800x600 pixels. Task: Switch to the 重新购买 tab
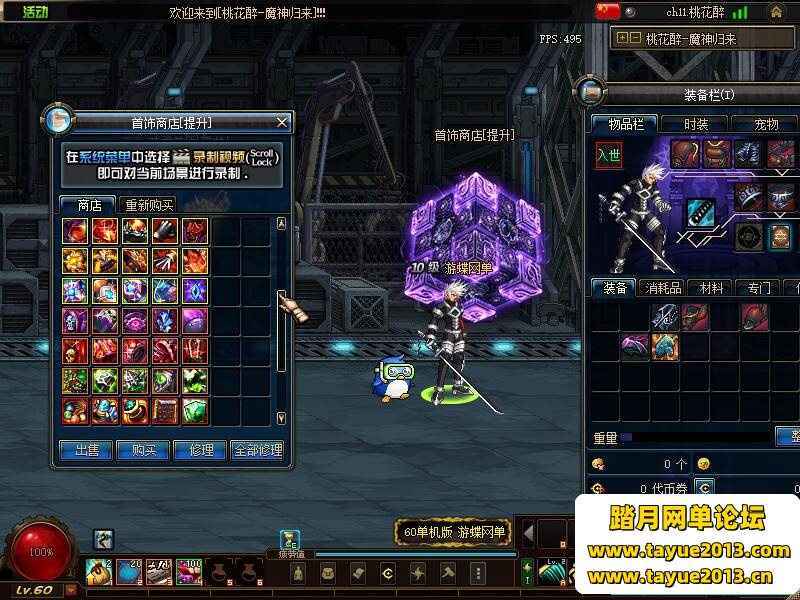(x=148, y=204)
